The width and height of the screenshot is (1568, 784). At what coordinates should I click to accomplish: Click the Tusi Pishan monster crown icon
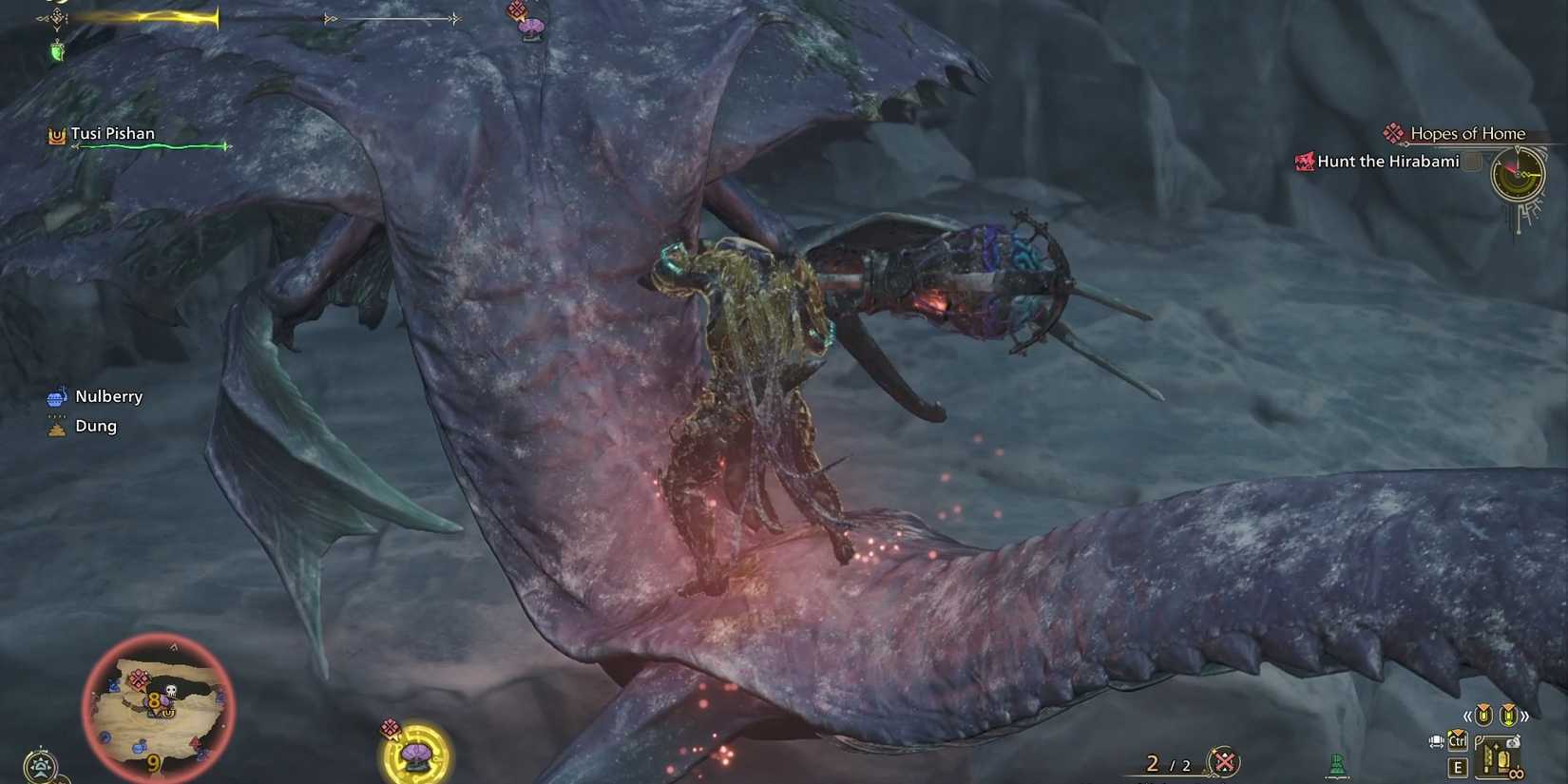54,134
